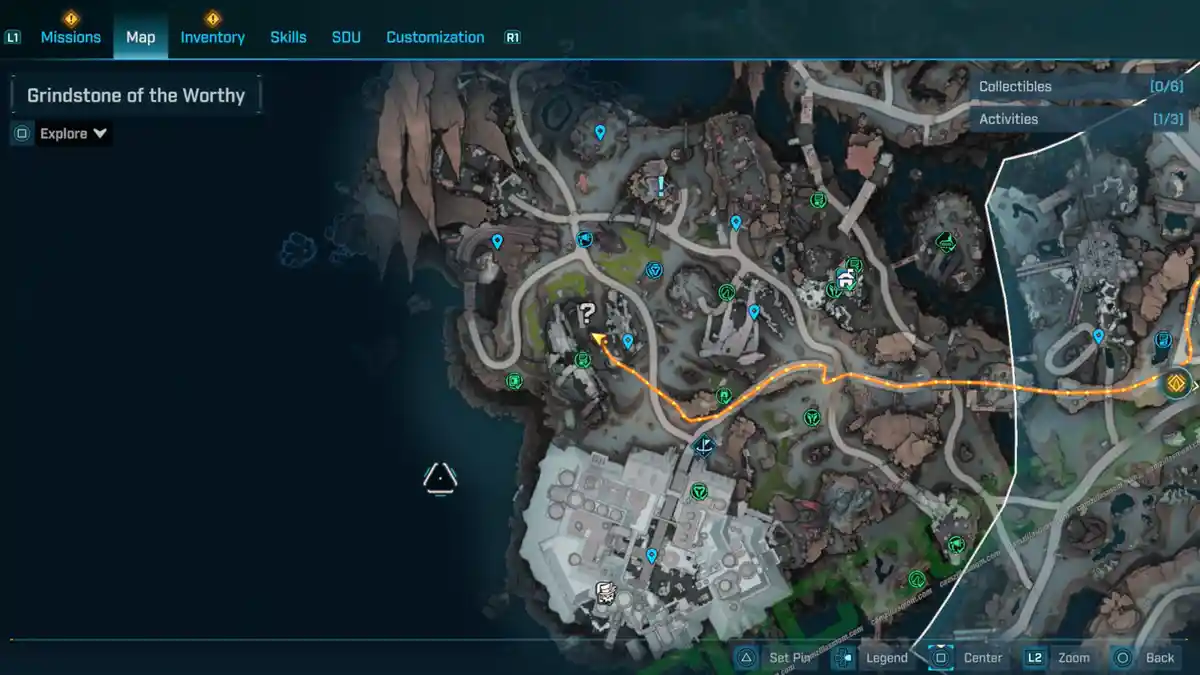The height and width of the screenshot is (675, 1200).
Task: Select the Map tab
Action: [x=140, y=37]
